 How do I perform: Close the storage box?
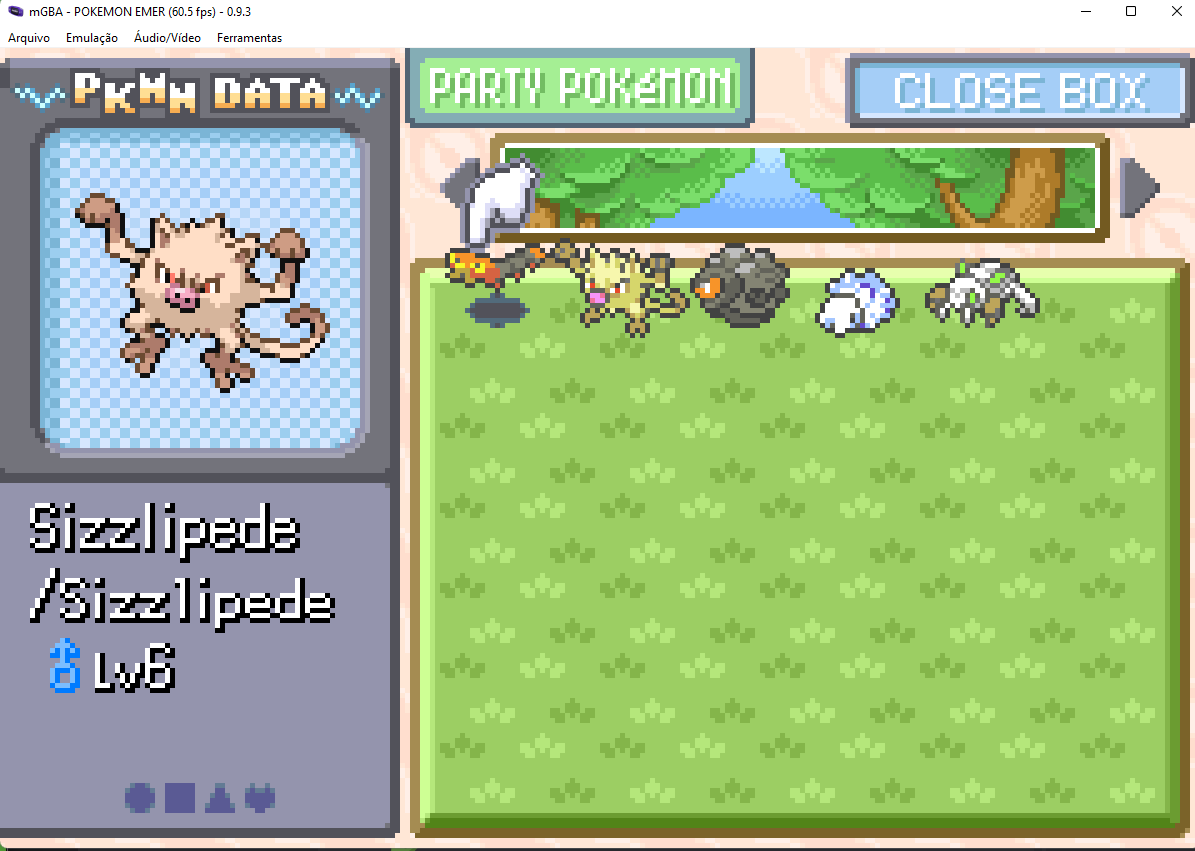point(1018,91)
